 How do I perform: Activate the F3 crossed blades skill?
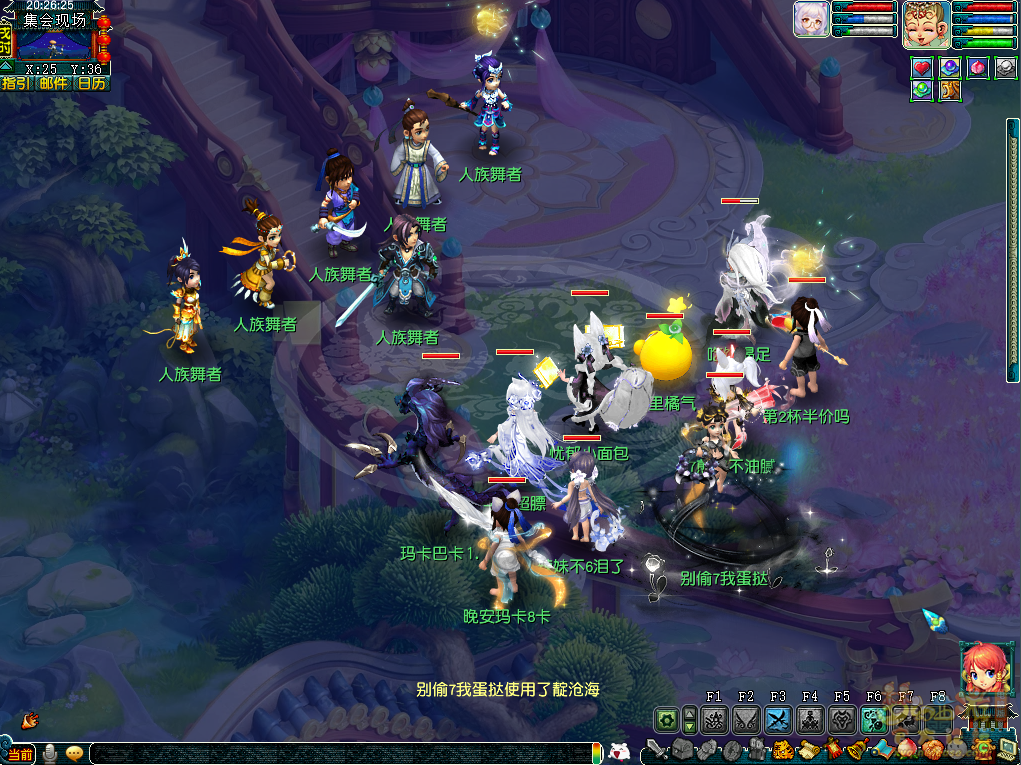coord(778,719)
